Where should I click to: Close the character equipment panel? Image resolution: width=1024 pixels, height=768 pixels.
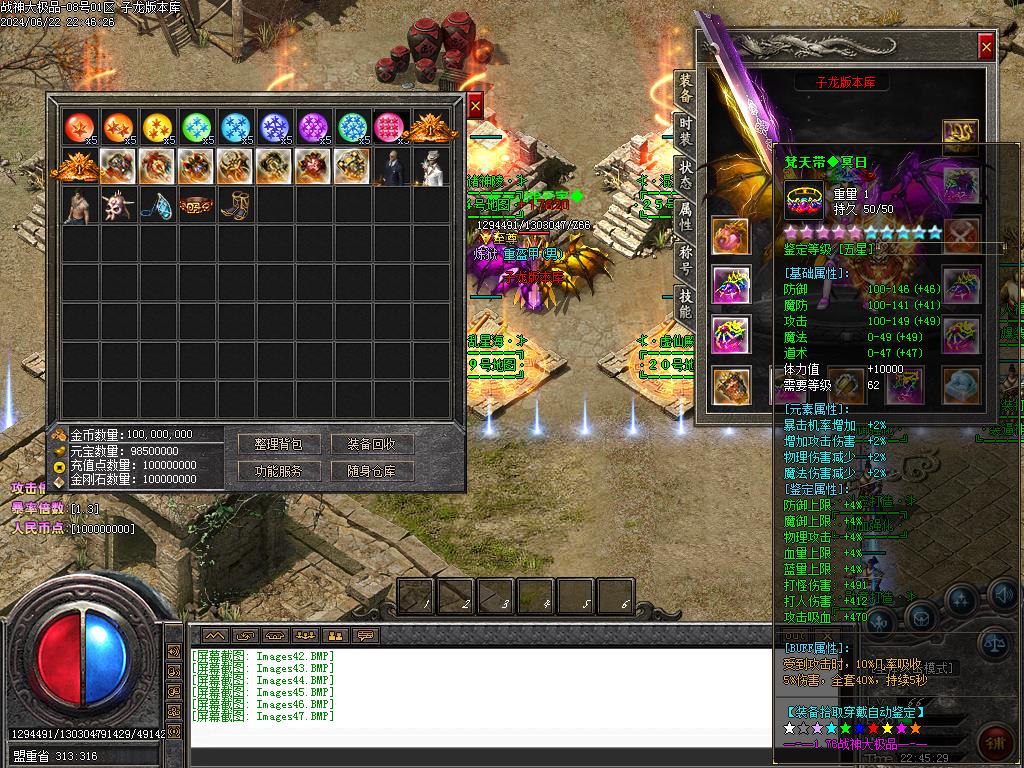(986, 46)
